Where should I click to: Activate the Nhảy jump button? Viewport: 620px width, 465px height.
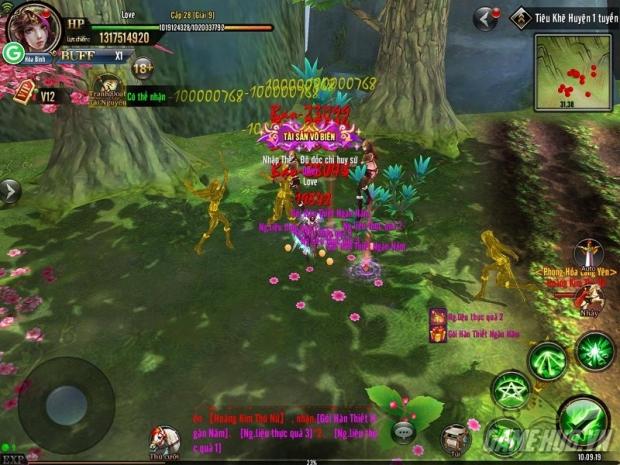click(592, 296)
